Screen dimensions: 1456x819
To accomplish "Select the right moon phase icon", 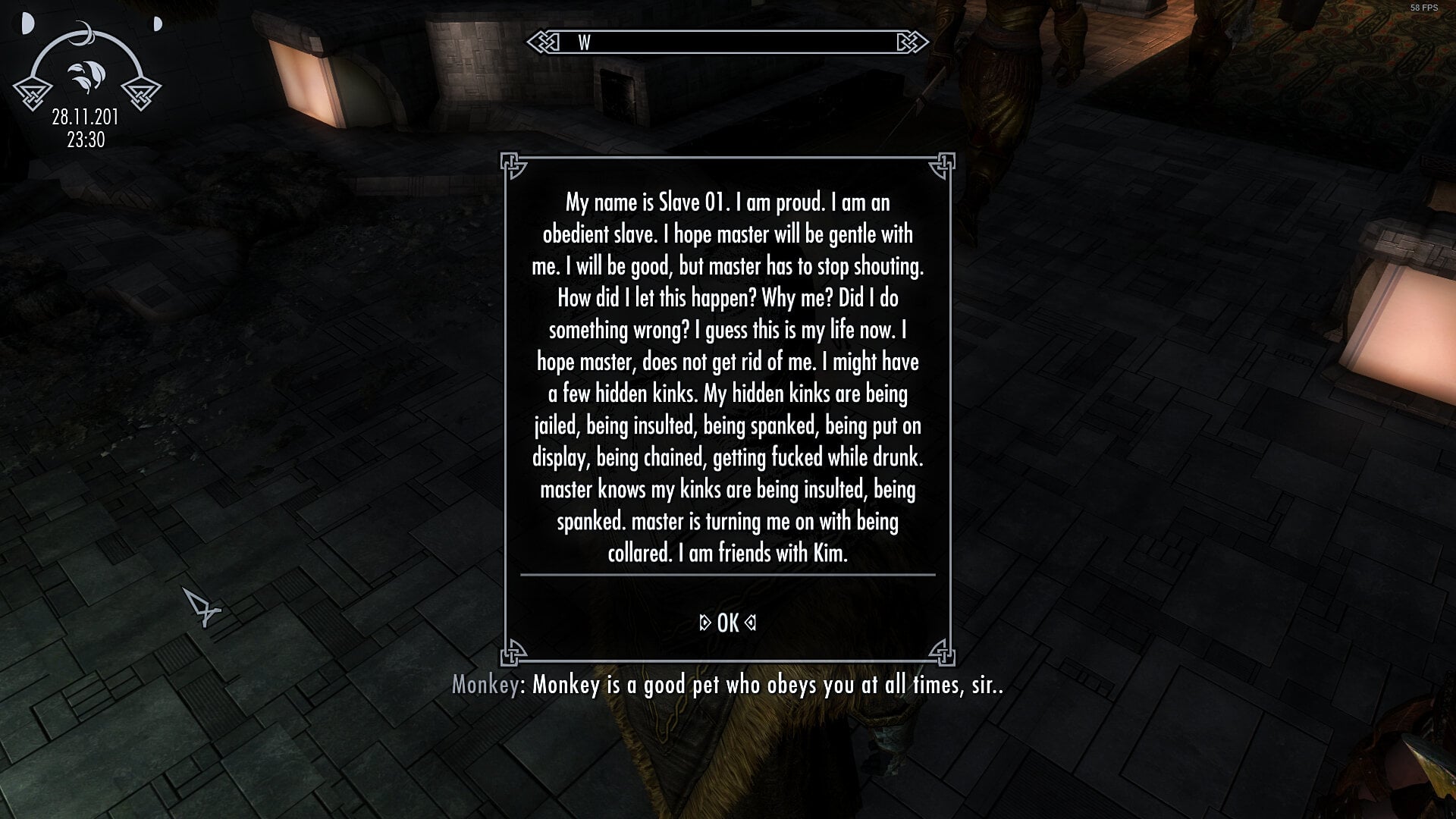I will [x=155, y=25].
